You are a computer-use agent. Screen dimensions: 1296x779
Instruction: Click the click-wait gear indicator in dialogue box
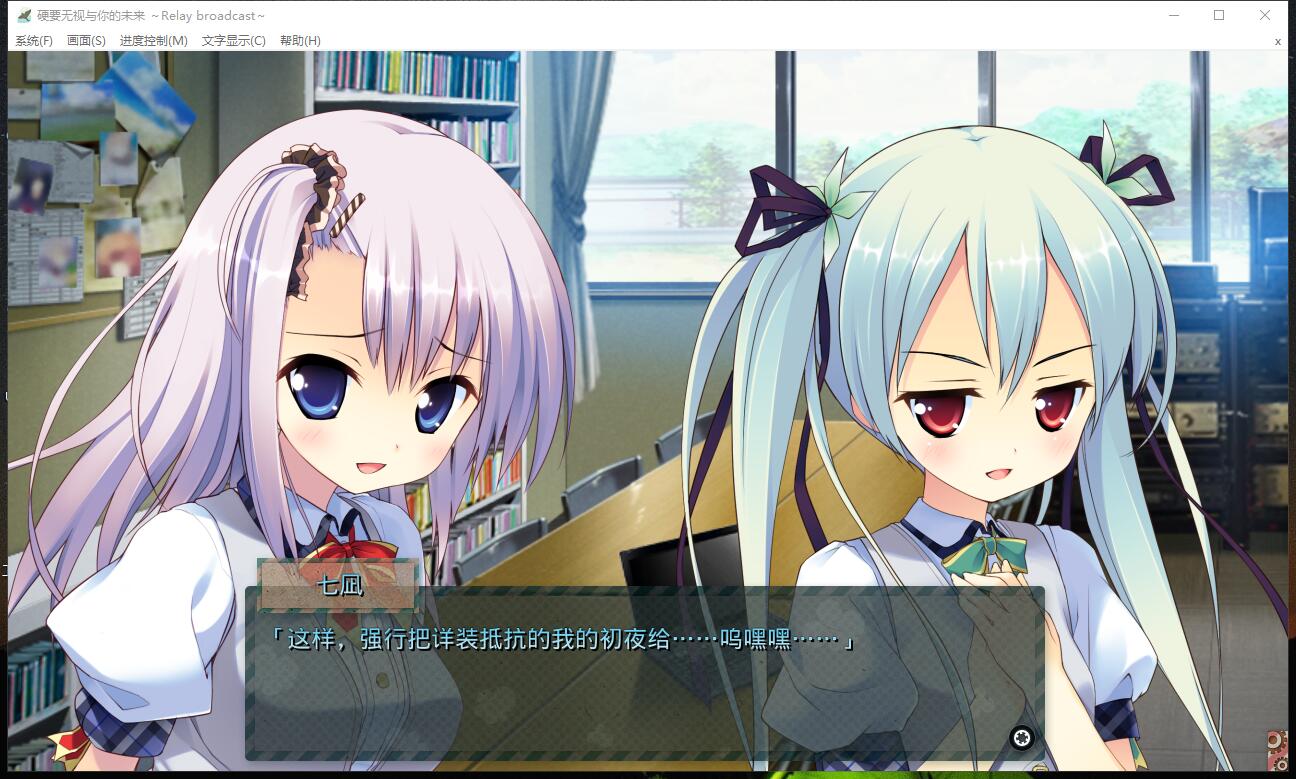pos(1021,737)
